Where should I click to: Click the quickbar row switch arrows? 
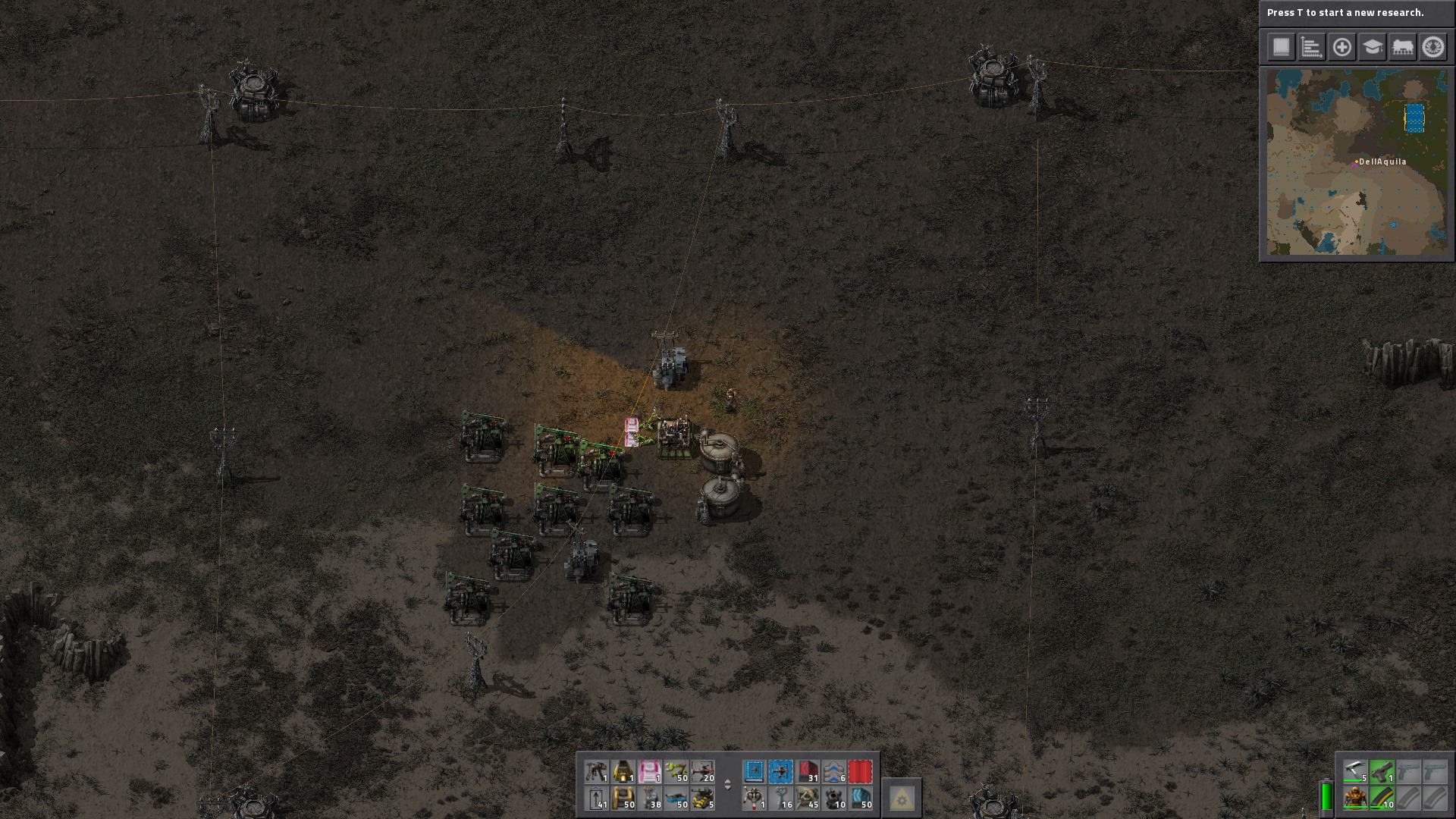pyautogui.click(x=727, y=785)
